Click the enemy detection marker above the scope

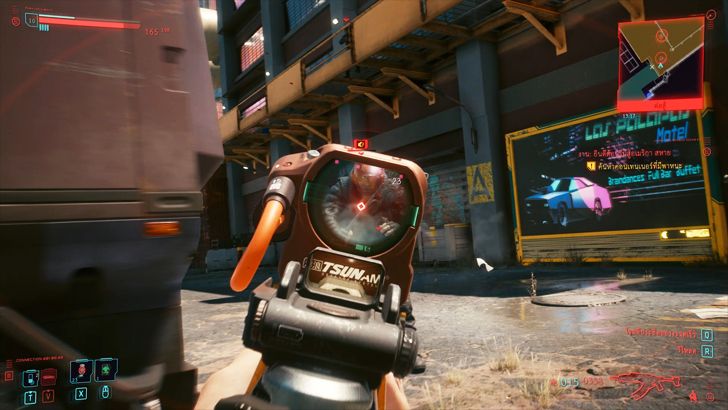[361, 144]
